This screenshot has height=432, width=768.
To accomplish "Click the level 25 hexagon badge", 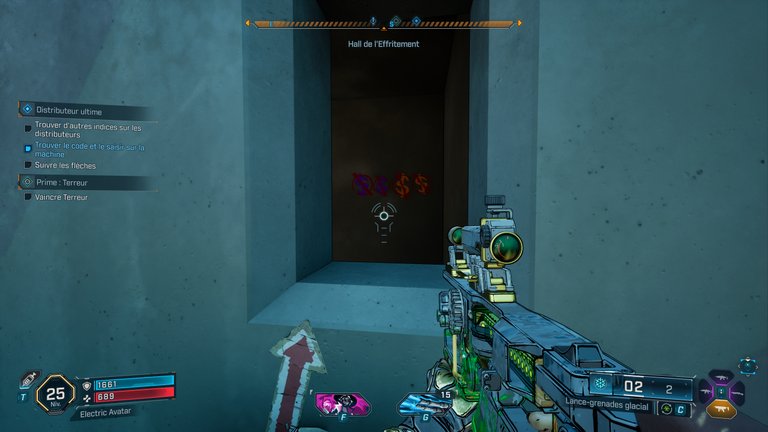I will [55, 392].
